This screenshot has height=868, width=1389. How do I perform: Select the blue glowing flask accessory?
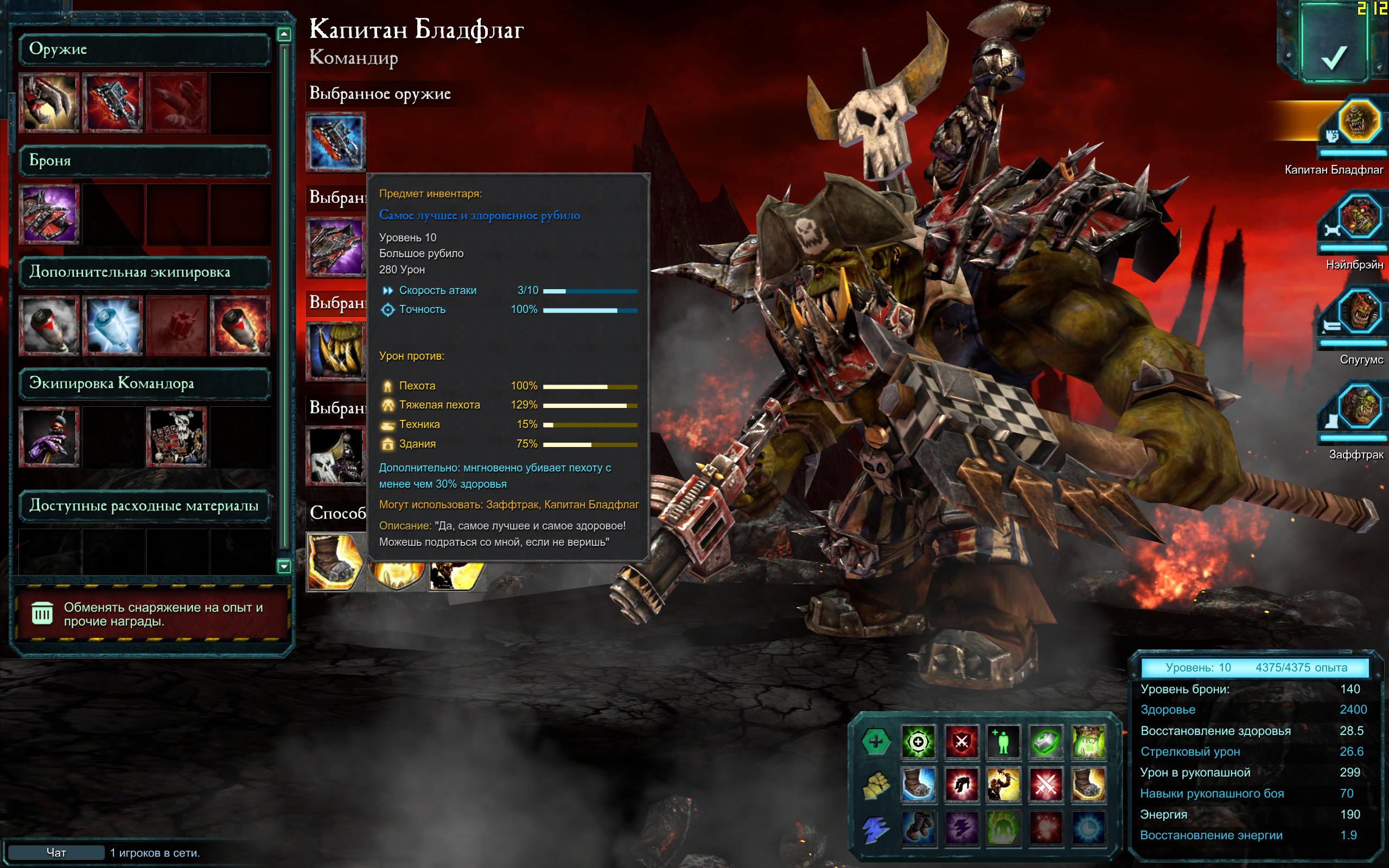112,325
